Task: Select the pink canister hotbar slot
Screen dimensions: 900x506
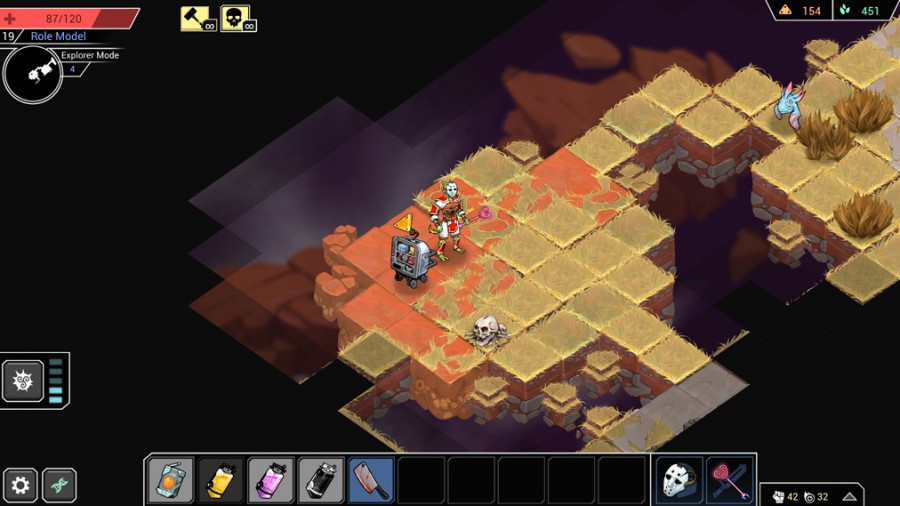Action: click(271, 481)
